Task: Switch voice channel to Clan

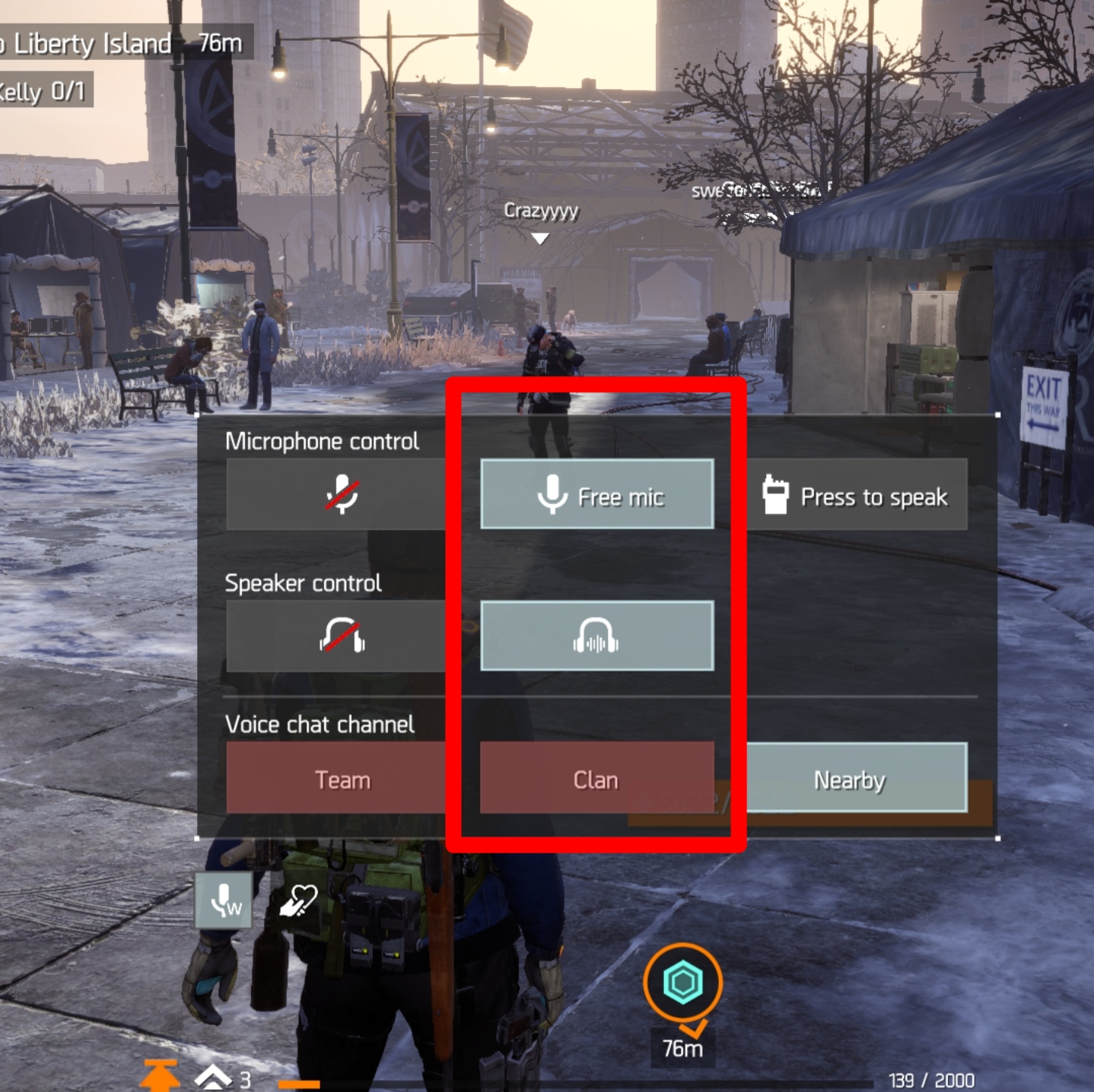Action: [597, 779]
